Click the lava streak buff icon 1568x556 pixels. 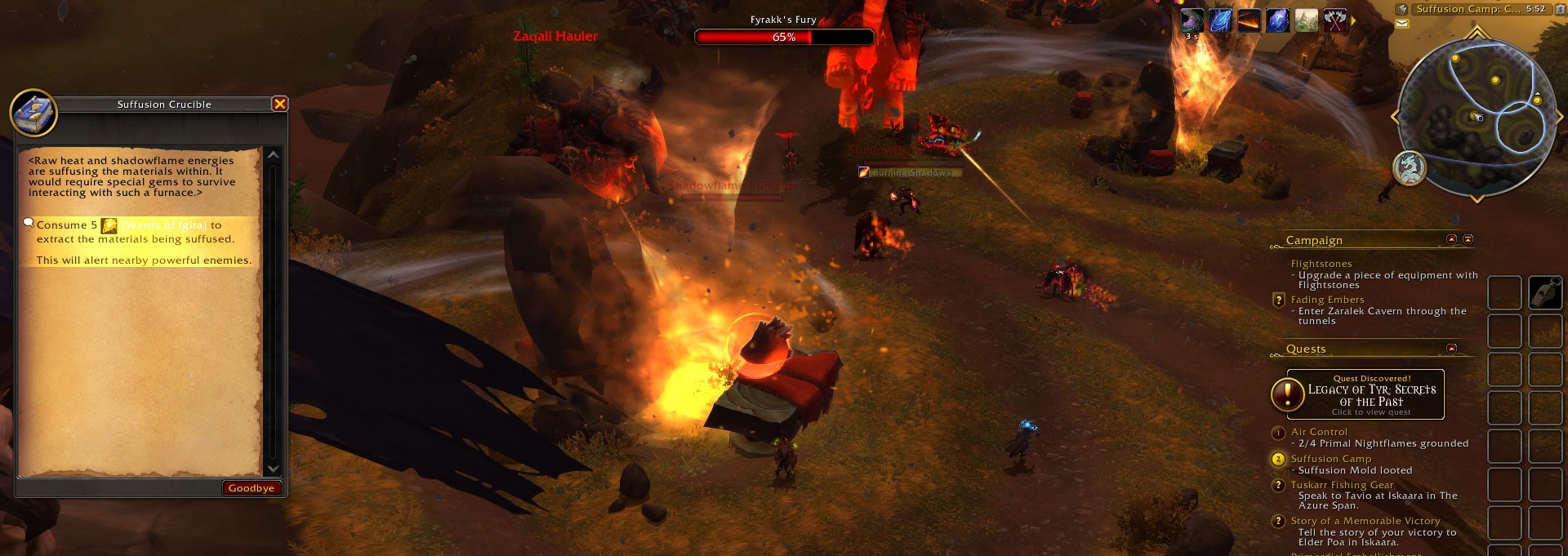pos(1249,20)
